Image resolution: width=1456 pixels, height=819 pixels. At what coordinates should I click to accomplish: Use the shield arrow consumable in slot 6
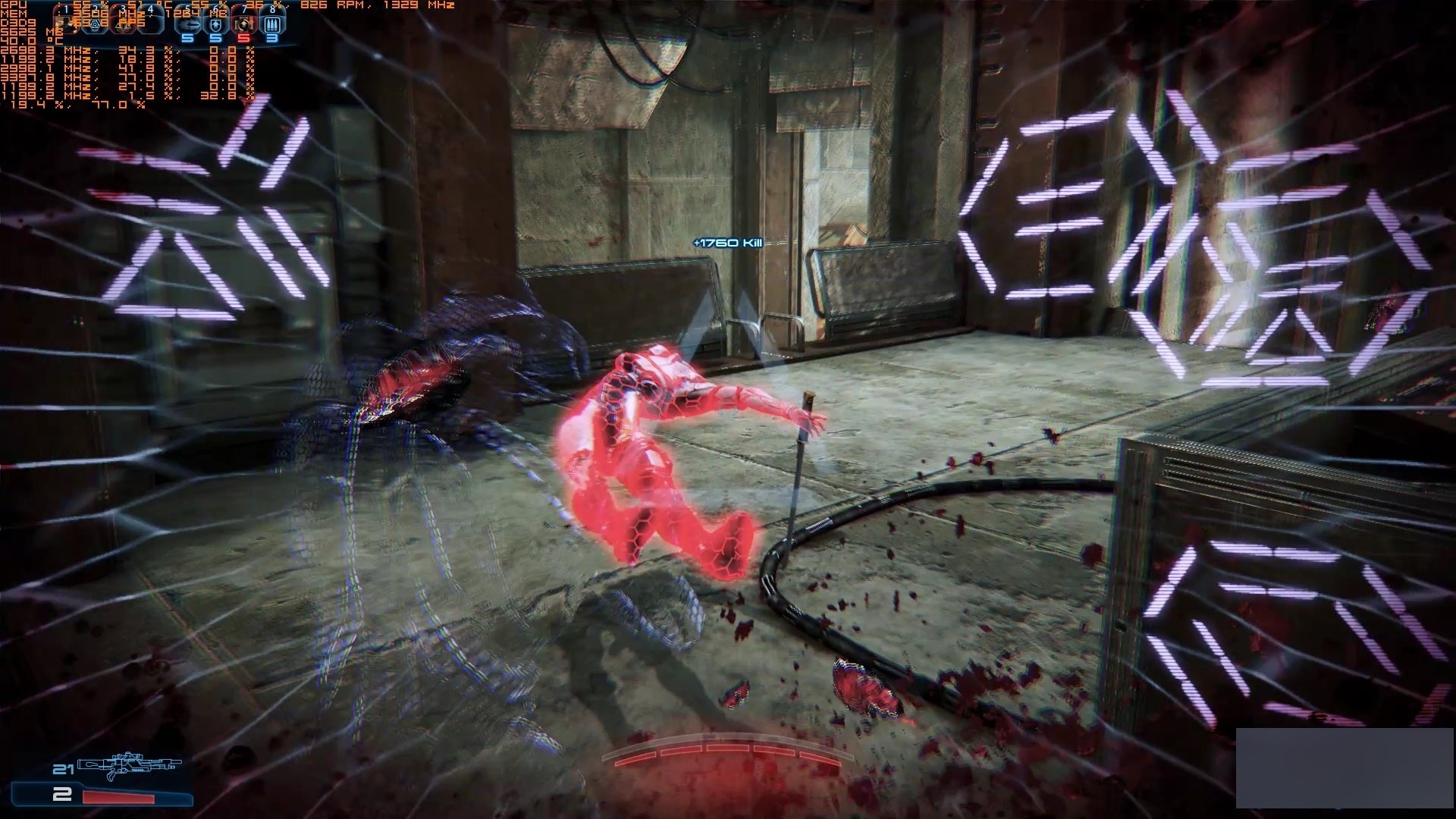point(215,24)
